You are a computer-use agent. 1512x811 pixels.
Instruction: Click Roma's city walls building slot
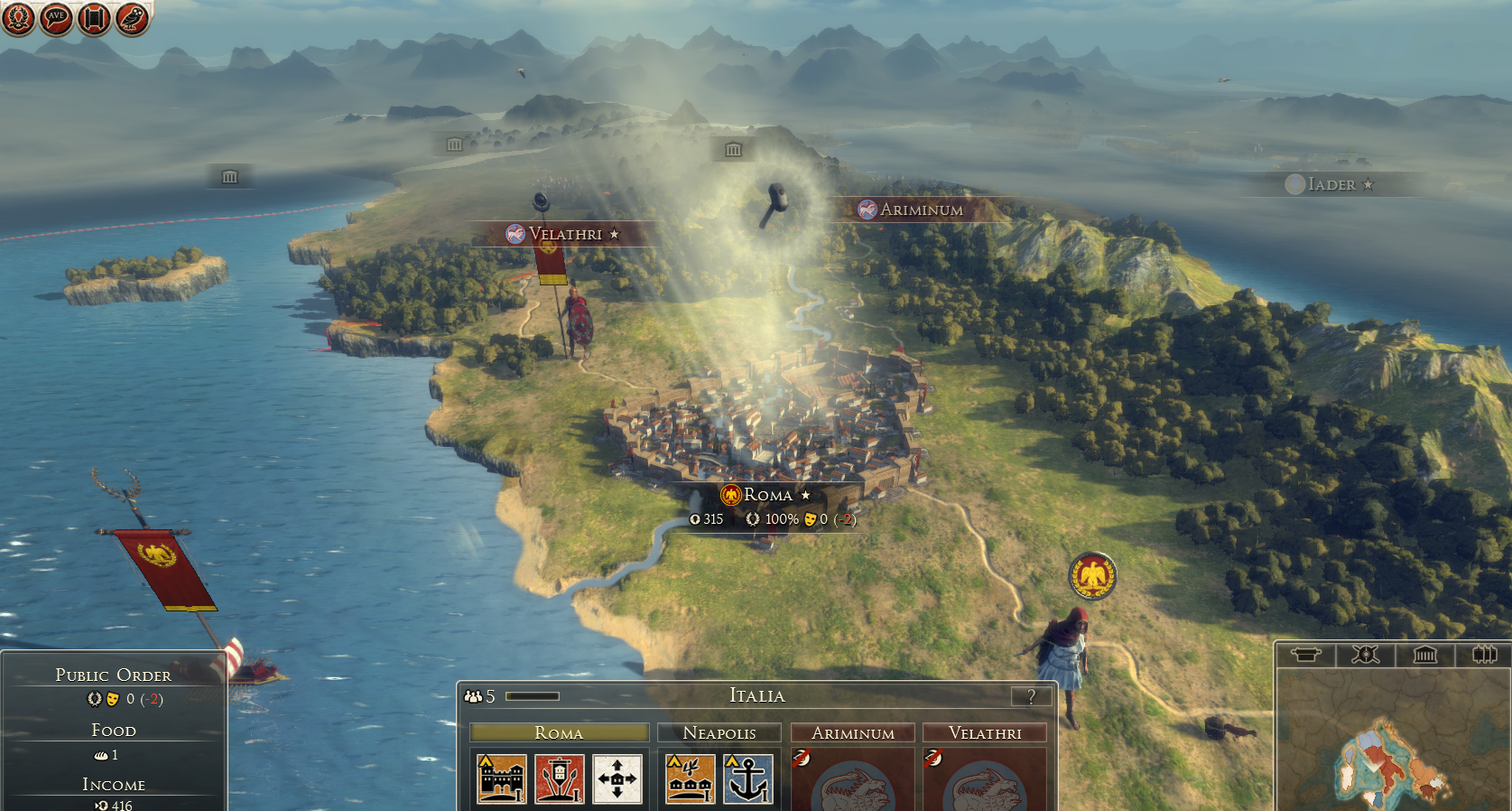click(x=502, y=778)
